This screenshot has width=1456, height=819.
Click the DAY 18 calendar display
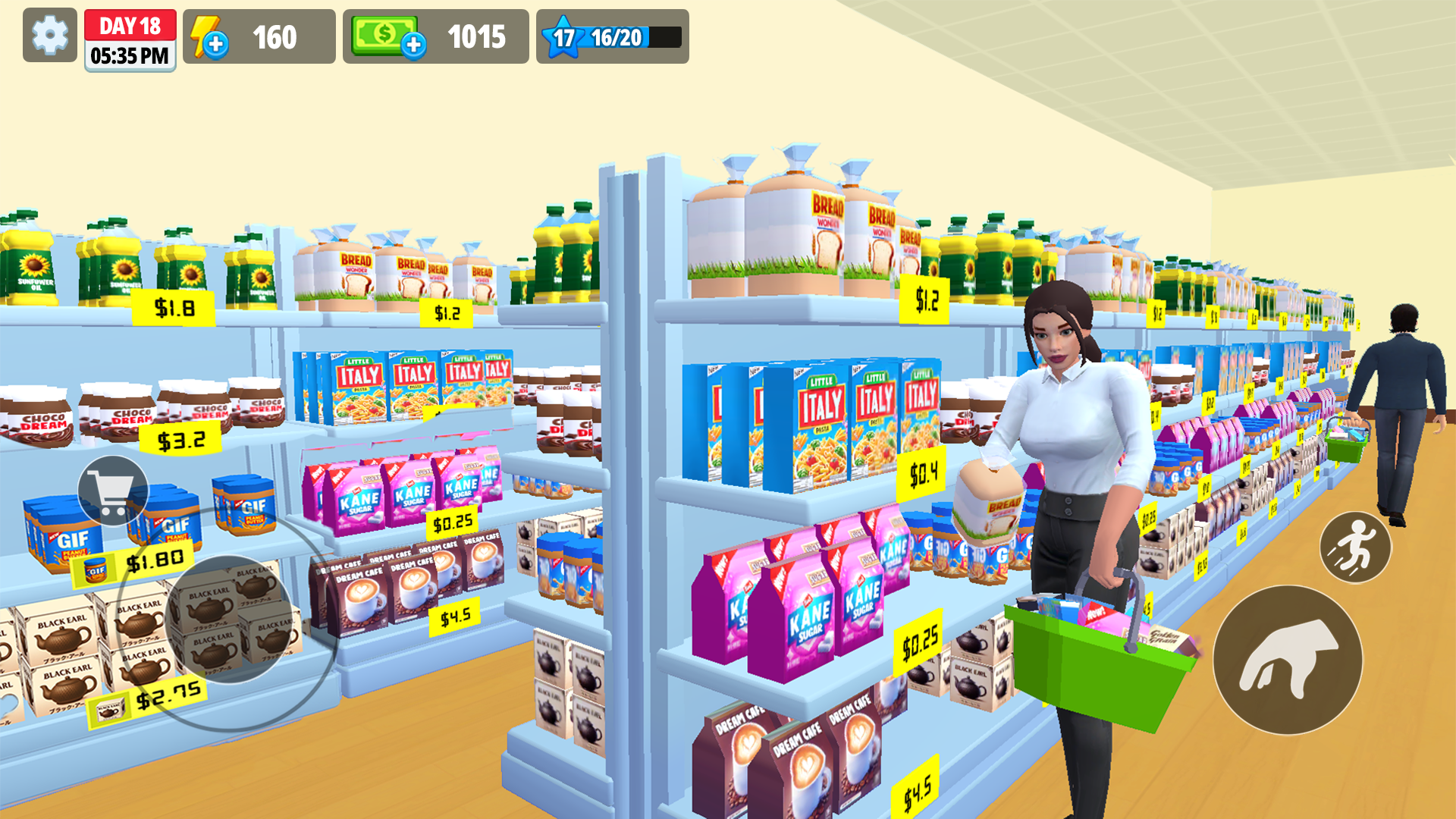pyautogui.click(x=130, y=25)
